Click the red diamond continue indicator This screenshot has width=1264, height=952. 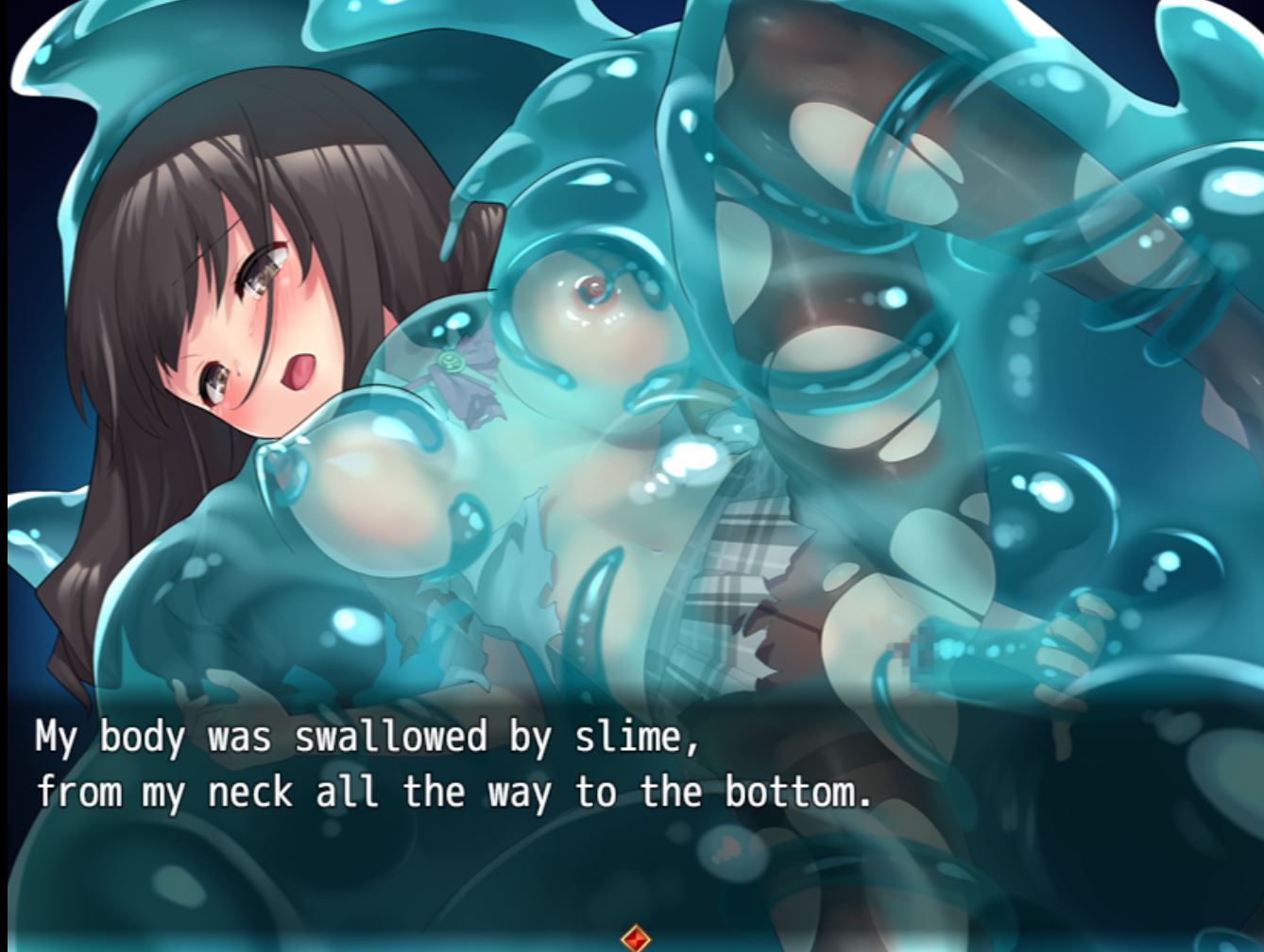click(636, 939)
